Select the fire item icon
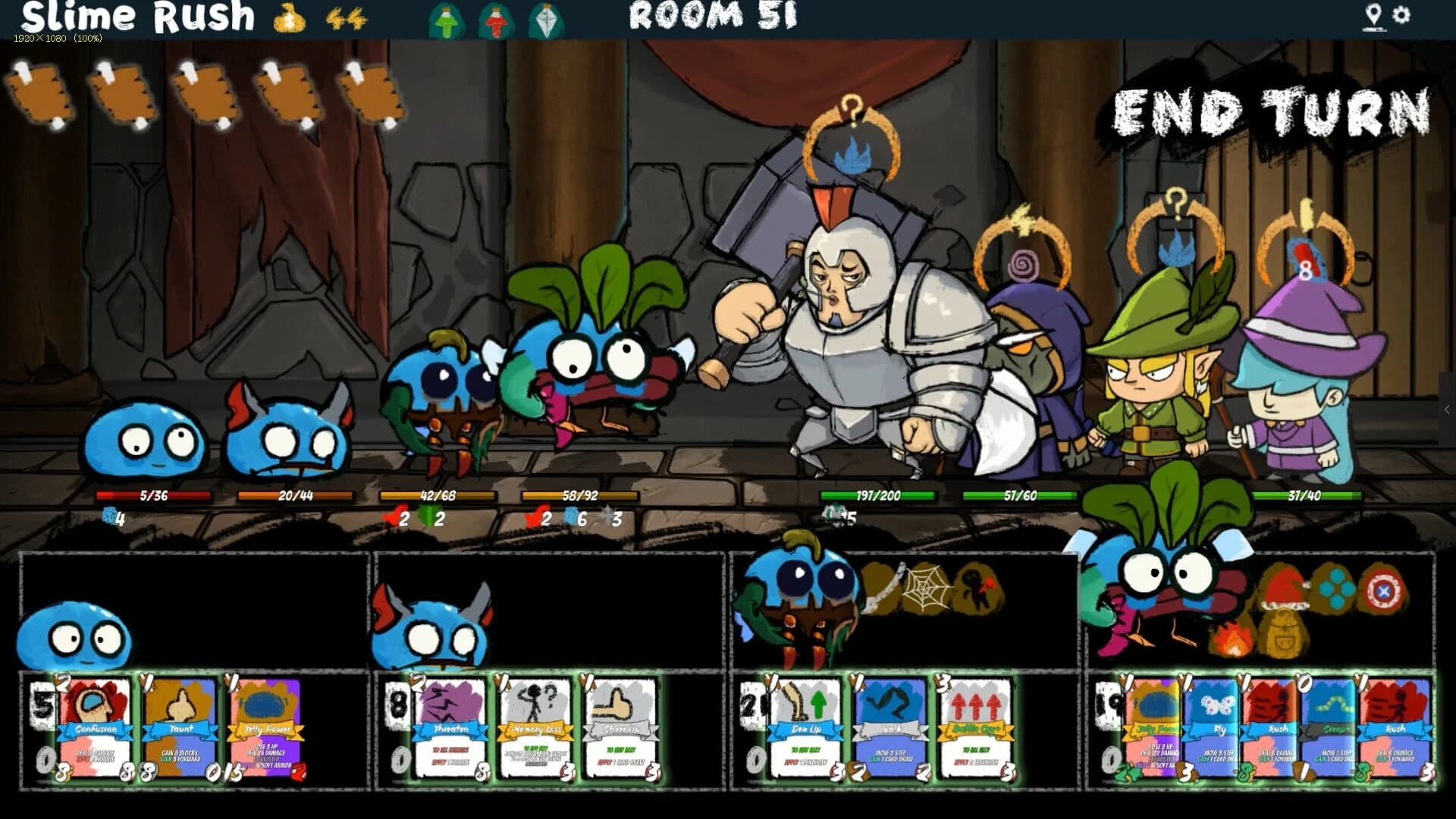The width and height of the screenshot is (1456, 819). coord(1231,641)
